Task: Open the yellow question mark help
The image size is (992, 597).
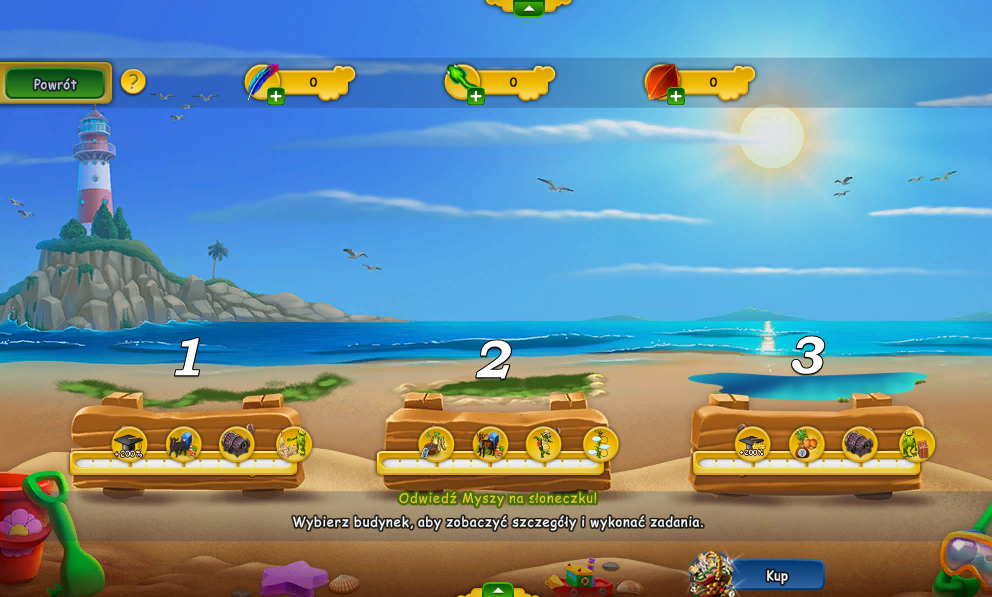Action: (x=133, y=82)
